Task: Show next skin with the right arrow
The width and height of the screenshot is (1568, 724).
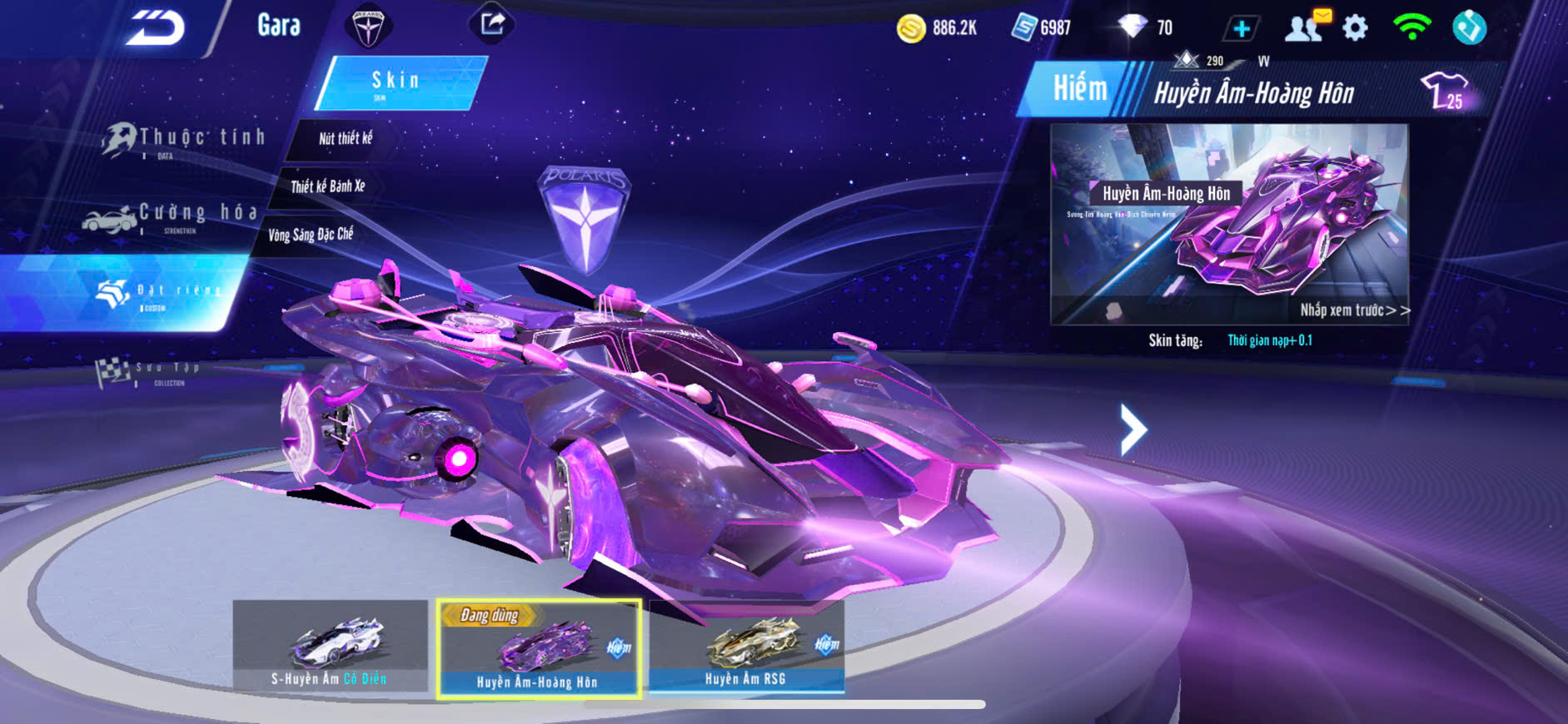Action: tap(1132, 429)
